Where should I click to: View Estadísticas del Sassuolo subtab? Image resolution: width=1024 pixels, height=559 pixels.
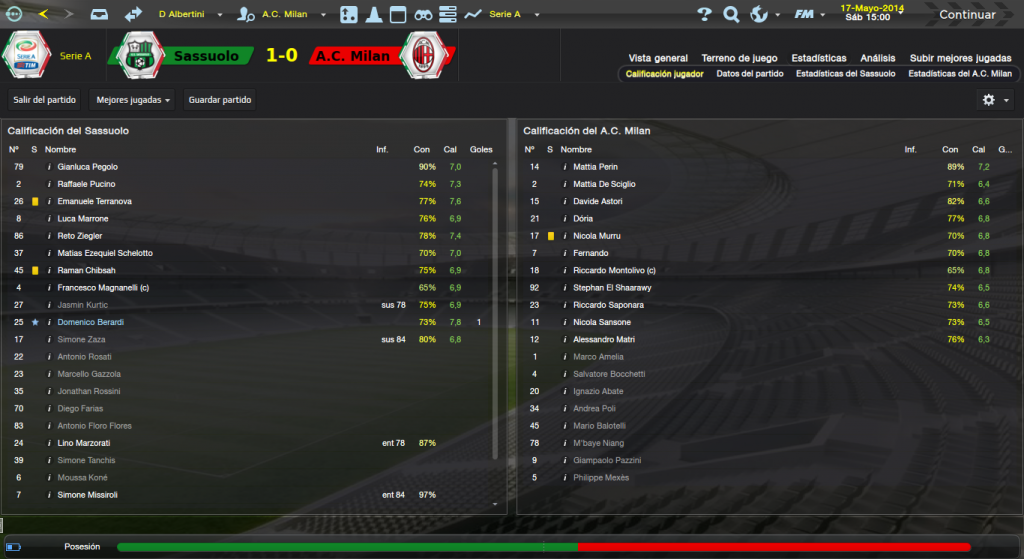[845, 74]
